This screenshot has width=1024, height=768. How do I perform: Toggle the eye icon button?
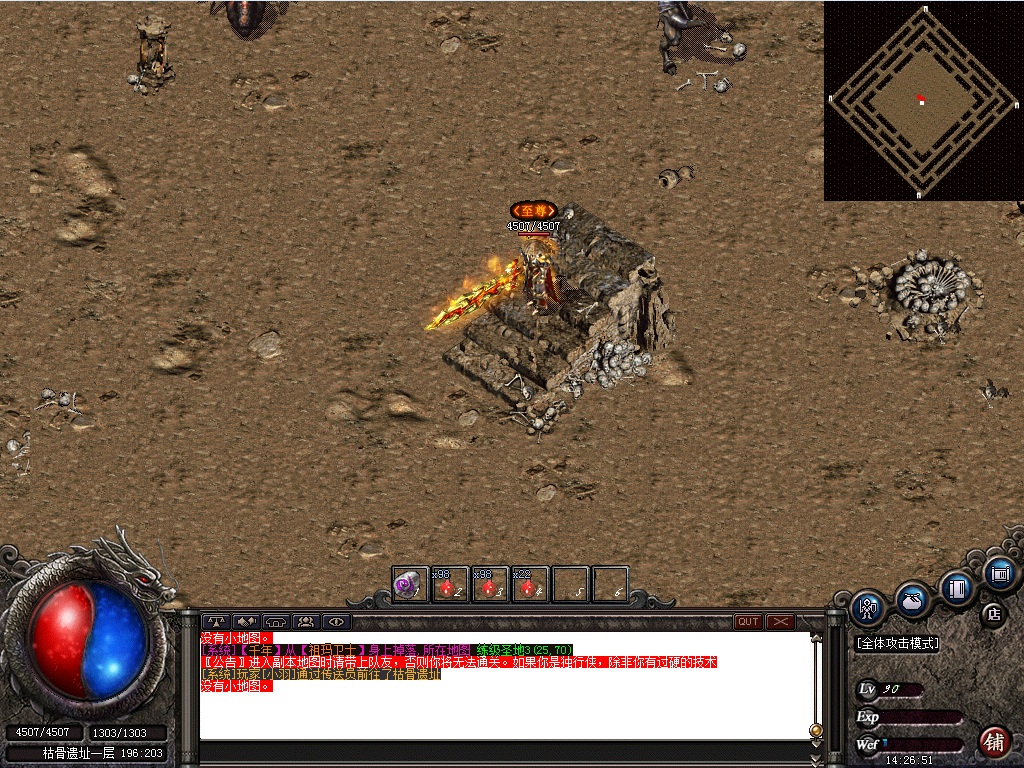coord(337,621)
